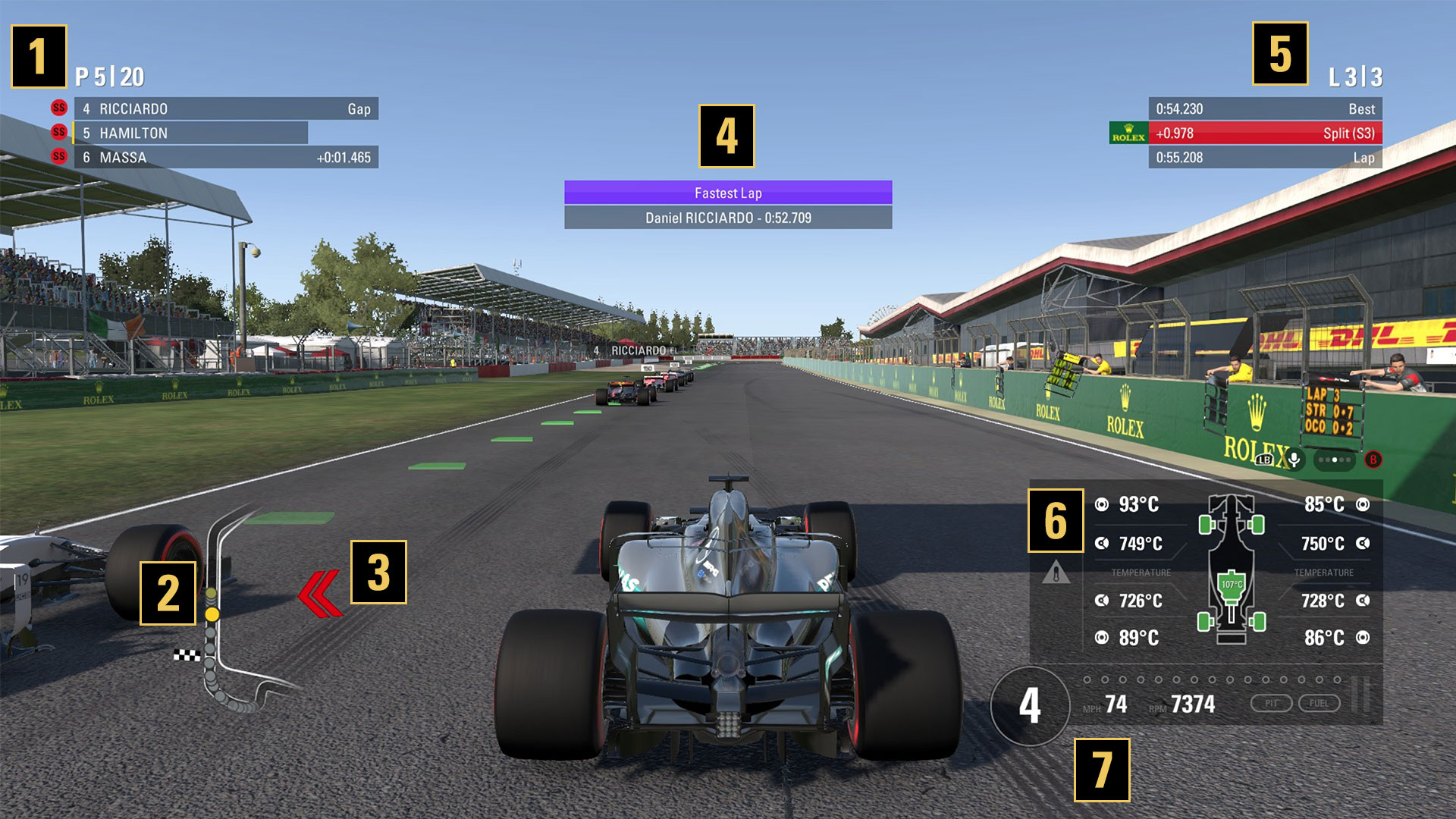This screenshot has height=819, width=1456.
Task: Open the next MFD page via the dots indicator
Action: pos(1335,460)
